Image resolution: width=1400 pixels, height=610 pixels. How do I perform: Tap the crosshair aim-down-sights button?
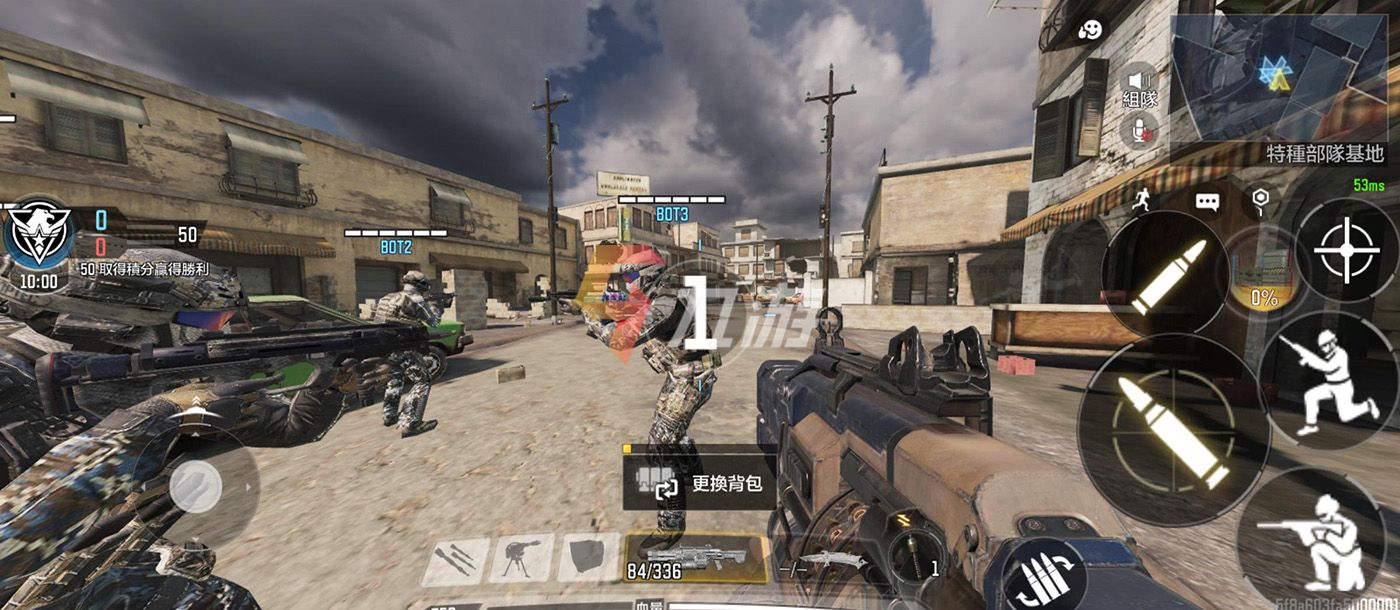pos(1346,250)
